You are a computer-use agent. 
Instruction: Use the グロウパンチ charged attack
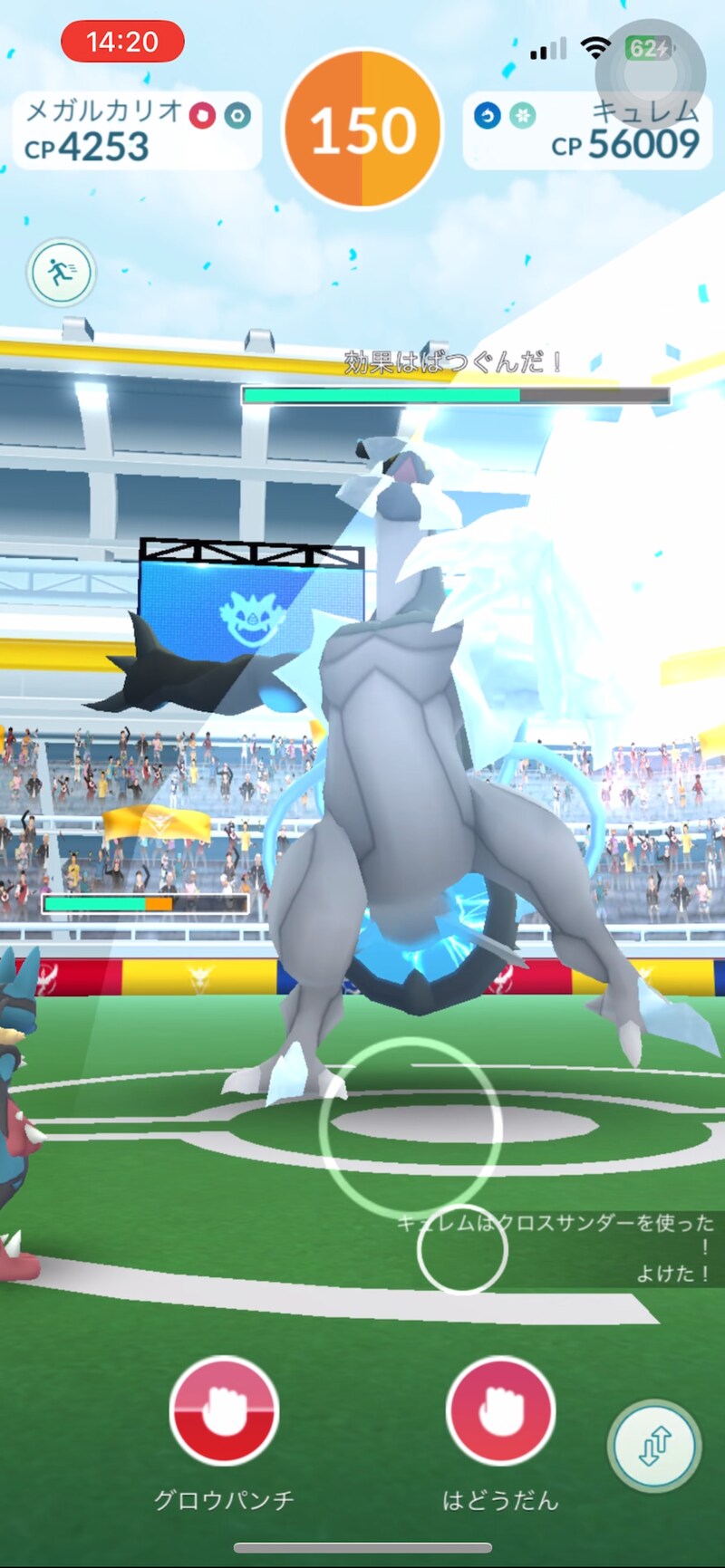point(223,1409)
